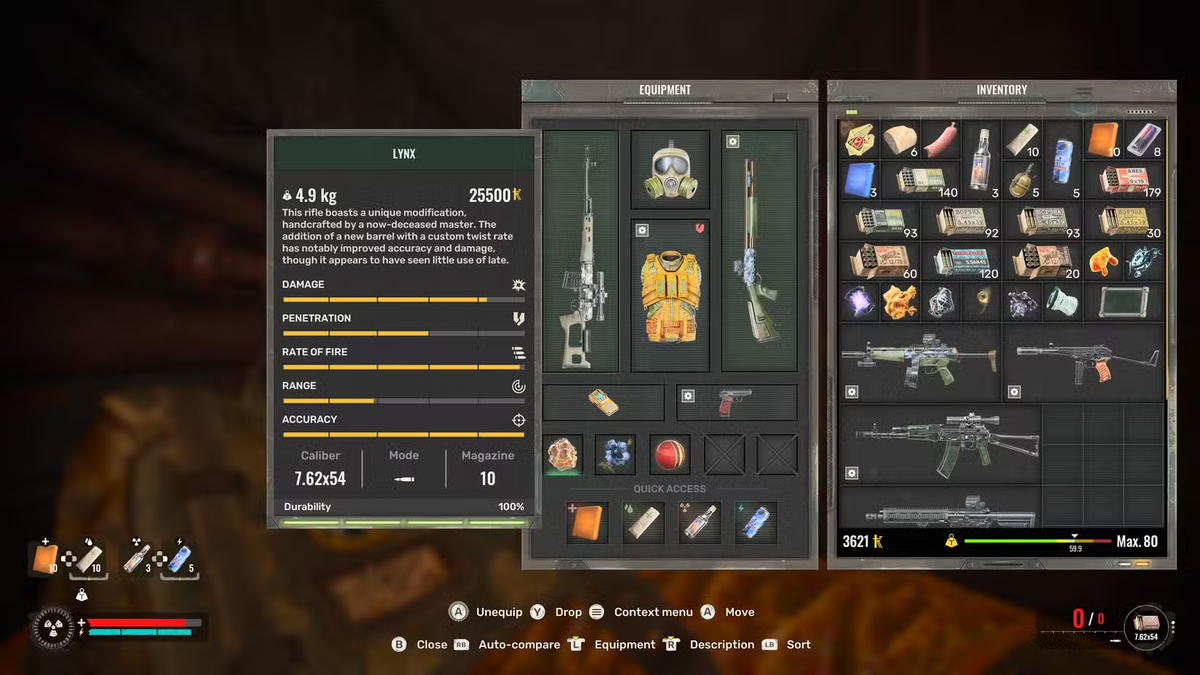The height and width of the screenshot is (675, 1200).
Task: Click the equipped pistol slot
Action: pos(736,402)
